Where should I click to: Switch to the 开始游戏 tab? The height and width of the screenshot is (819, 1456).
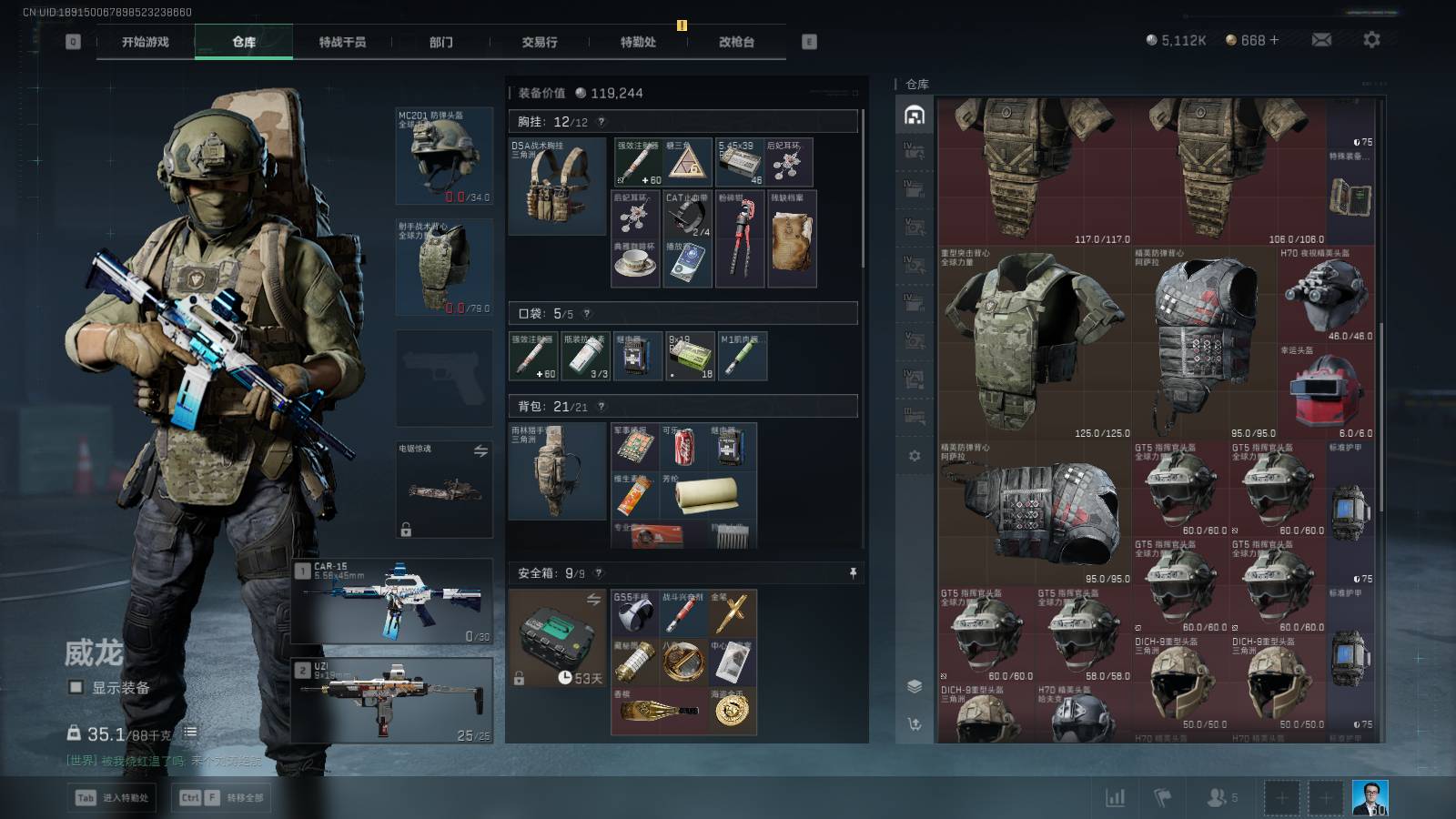pos(146,42)
